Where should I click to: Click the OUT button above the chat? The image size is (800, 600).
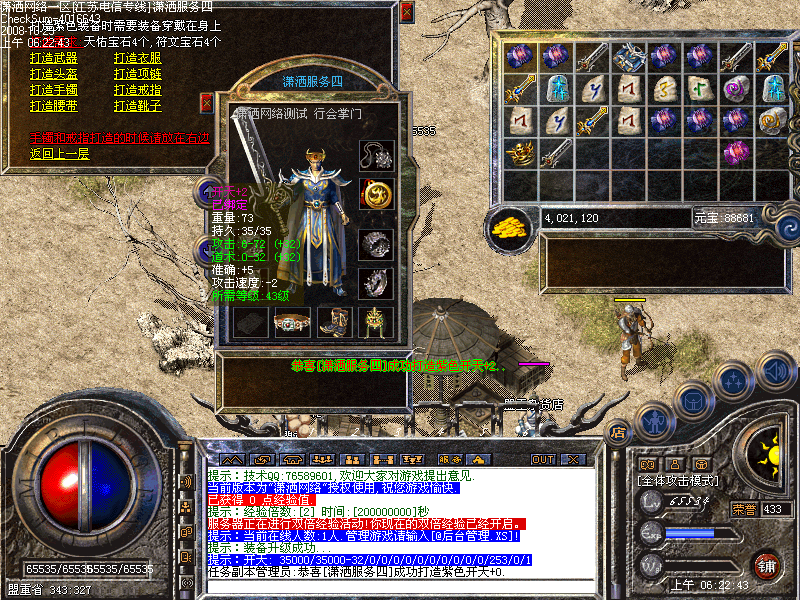[542, 459]
